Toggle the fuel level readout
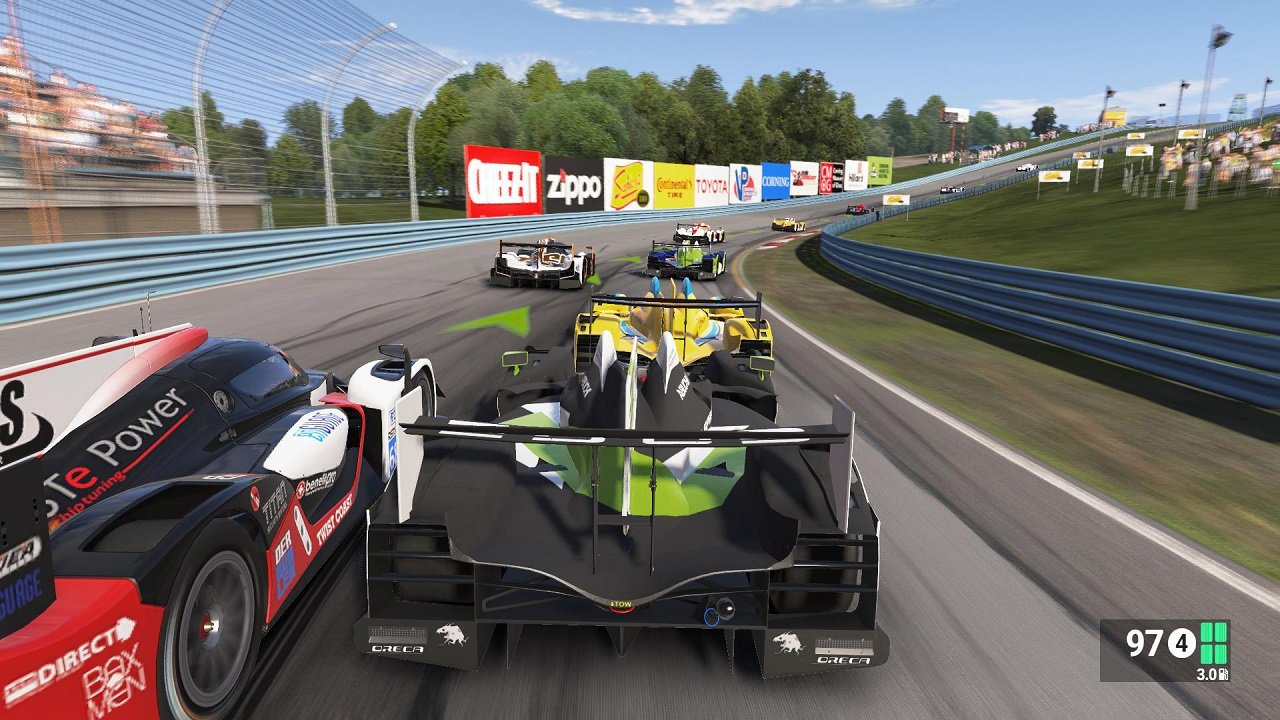 point(1205,673)
